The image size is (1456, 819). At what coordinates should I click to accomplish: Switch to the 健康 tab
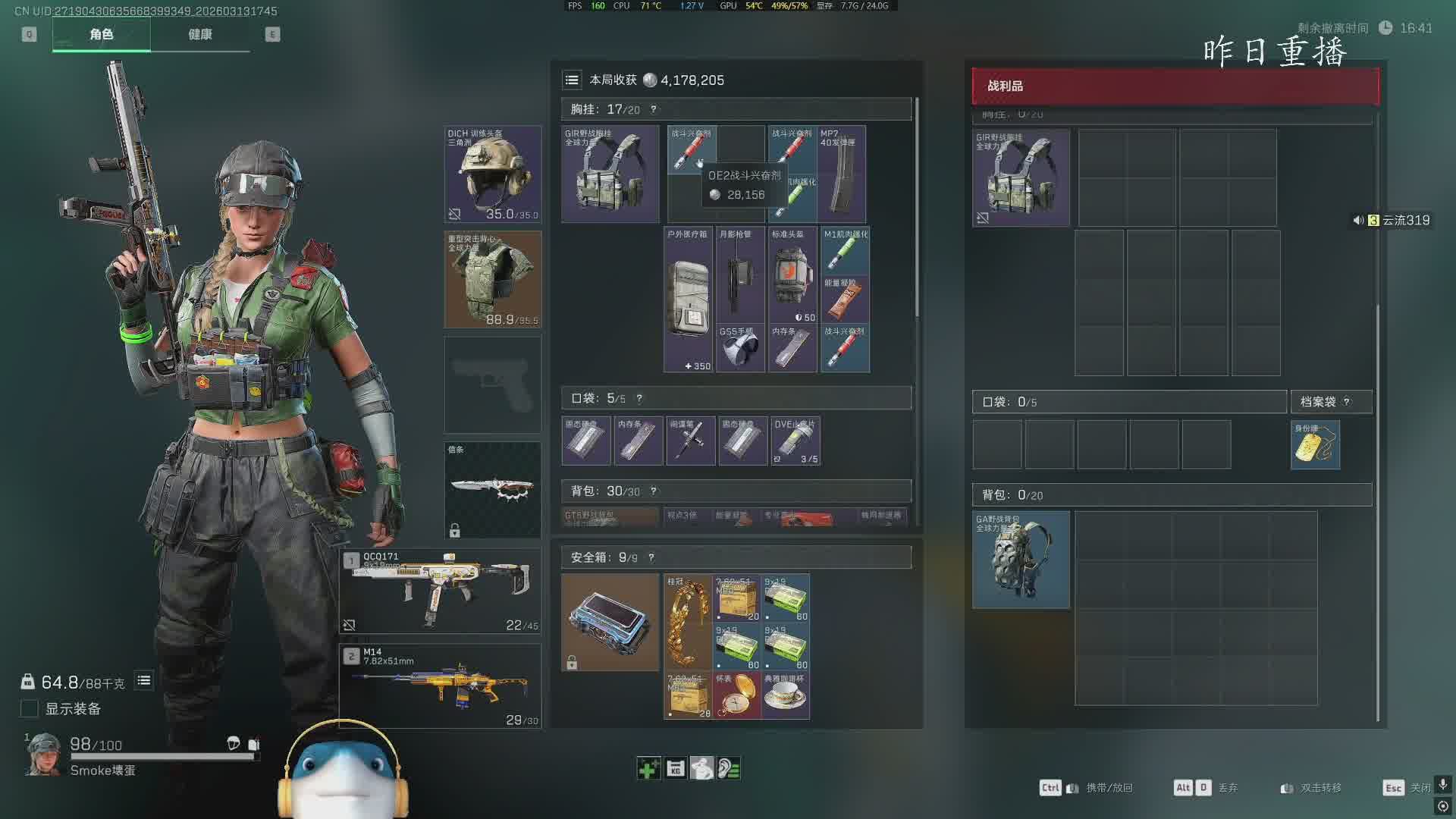[x=200, y=34]
